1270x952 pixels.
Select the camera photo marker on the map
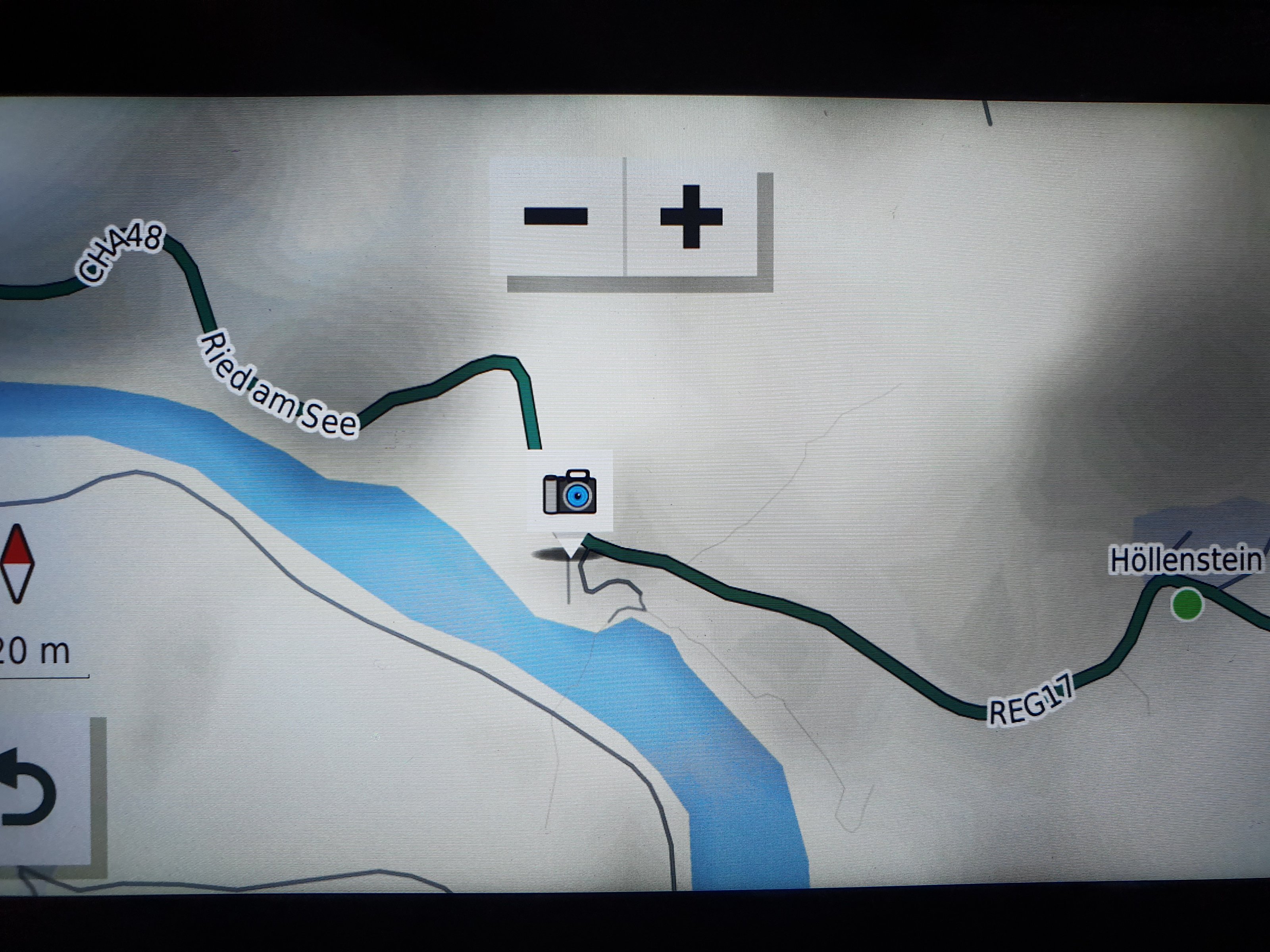click(570, 492)
